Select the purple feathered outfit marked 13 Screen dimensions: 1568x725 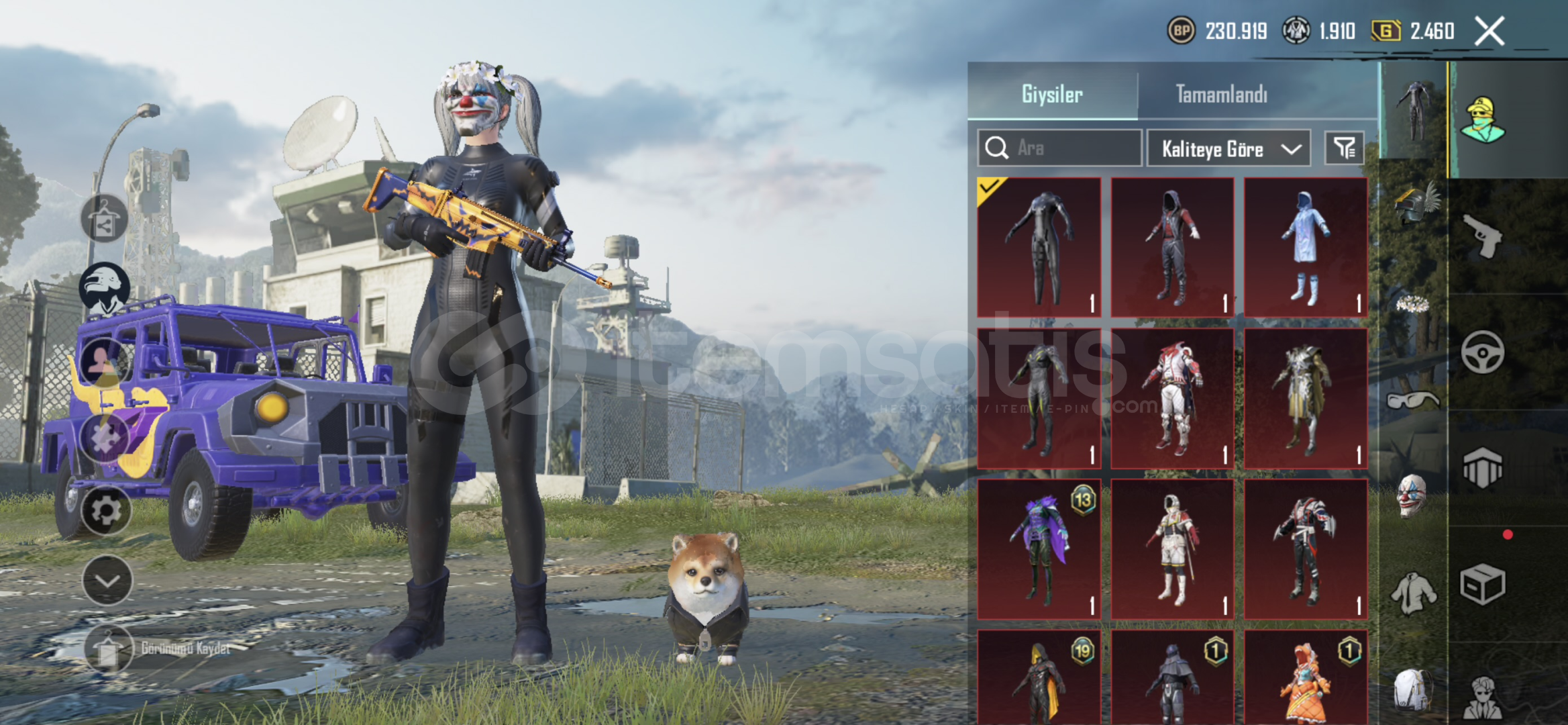click(1039, 548)
